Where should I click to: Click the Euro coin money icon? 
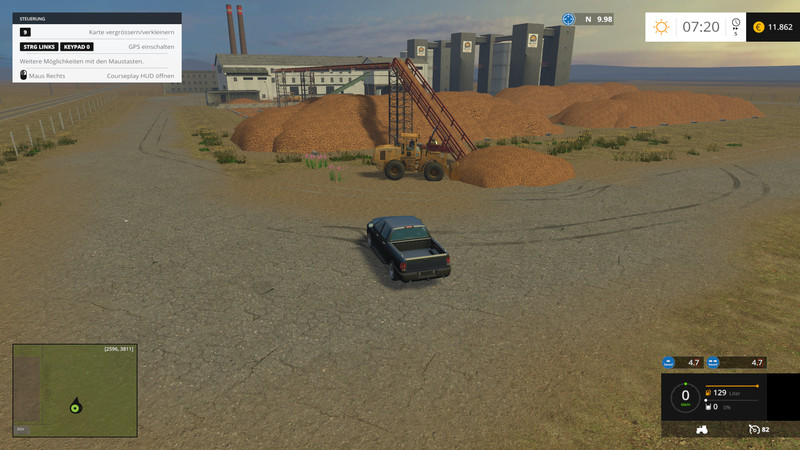tap(758, 27)
